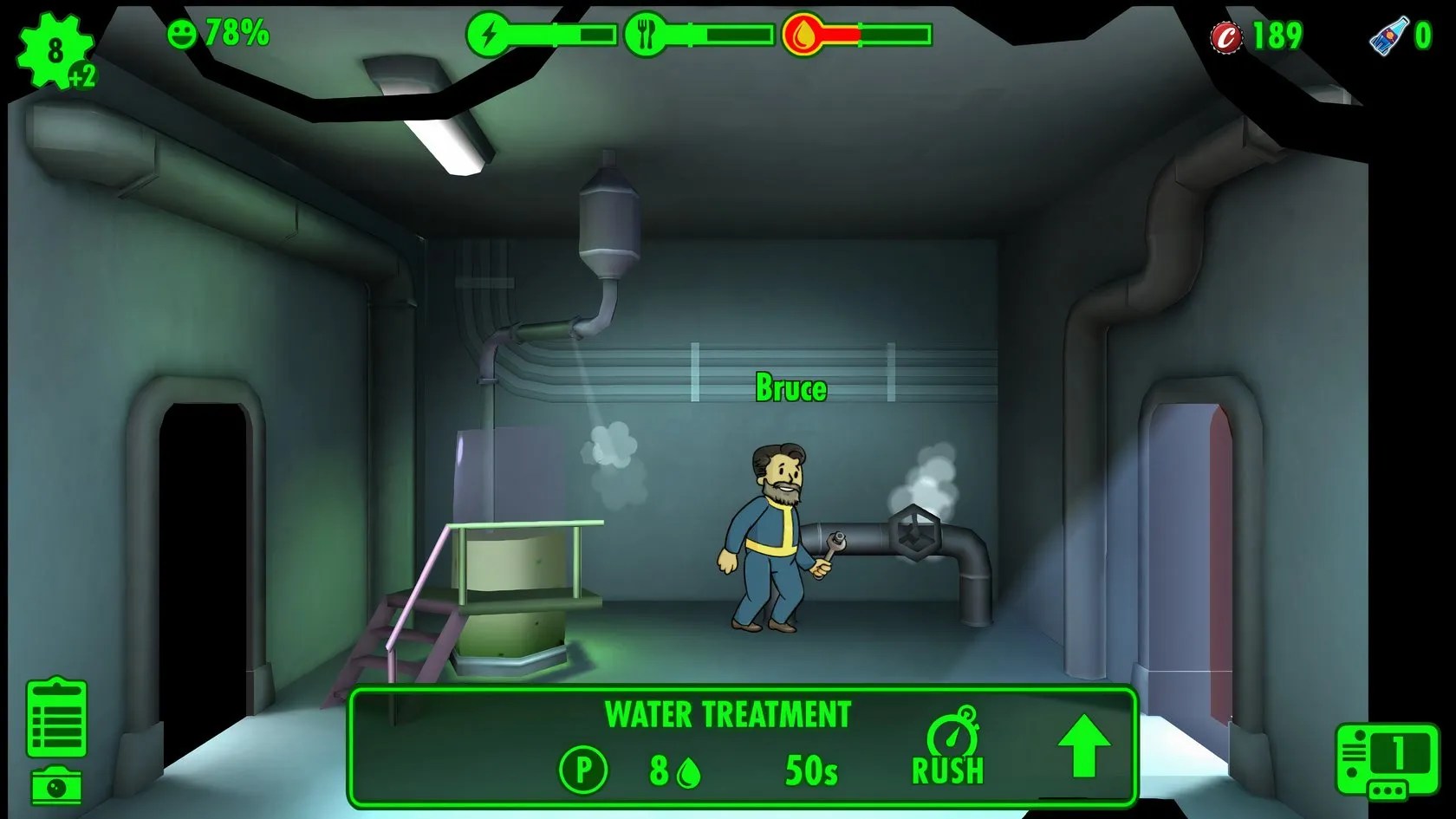Click the power lightning bolt icon
This screenshot has width=1456, height=819.
click(x=490, y=33)
